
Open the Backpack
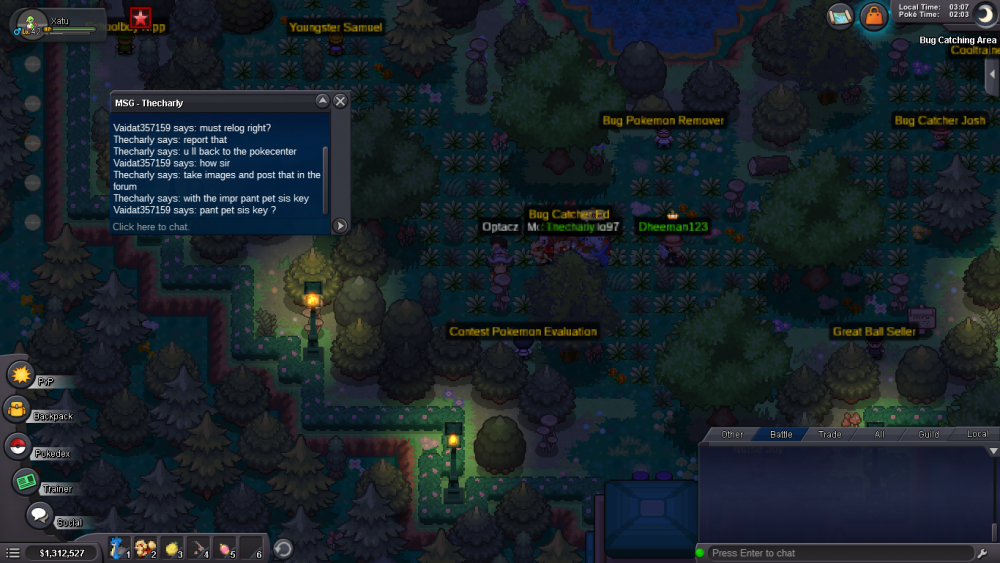pyautogui.click(x=17, y=409)
